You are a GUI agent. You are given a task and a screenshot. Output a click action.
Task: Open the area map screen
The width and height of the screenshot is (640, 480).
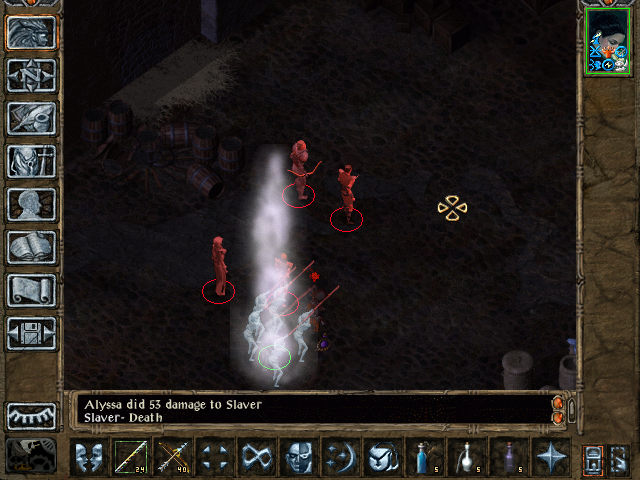coord(31,75)
